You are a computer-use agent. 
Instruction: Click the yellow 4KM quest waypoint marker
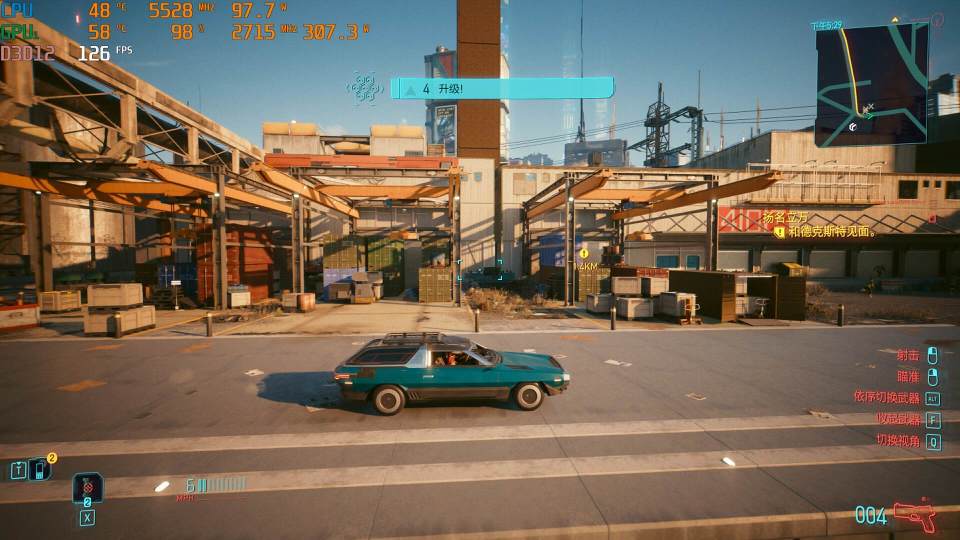click(584, 255)
